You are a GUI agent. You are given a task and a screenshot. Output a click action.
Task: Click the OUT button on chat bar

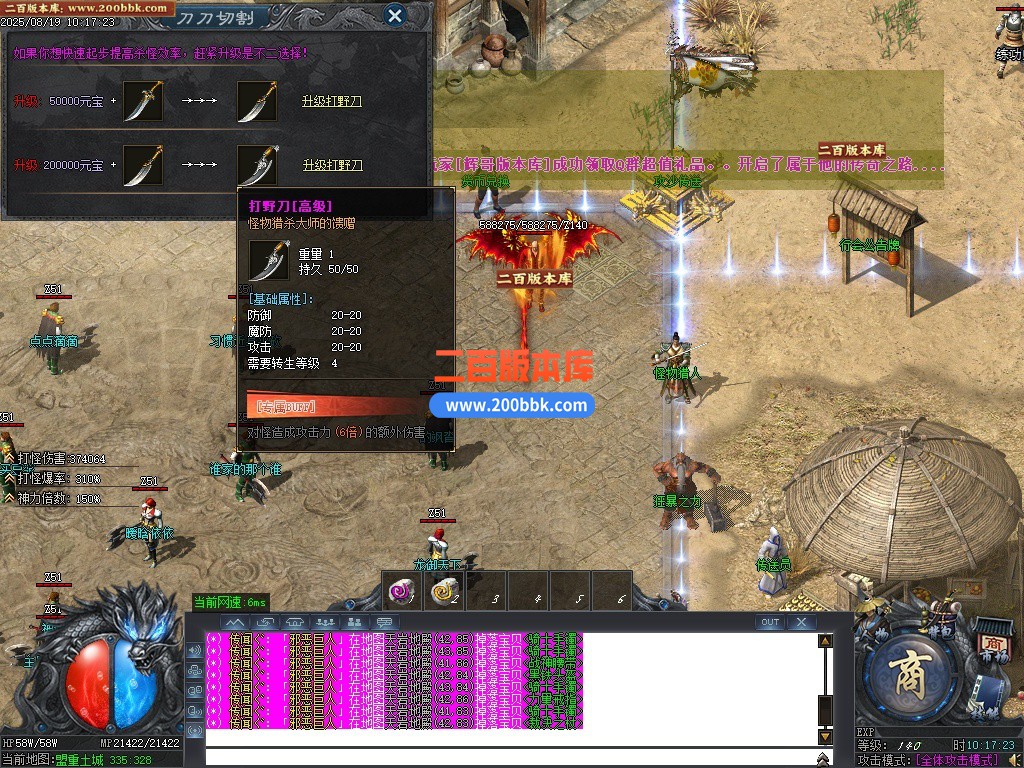click(x=770, y=622)
